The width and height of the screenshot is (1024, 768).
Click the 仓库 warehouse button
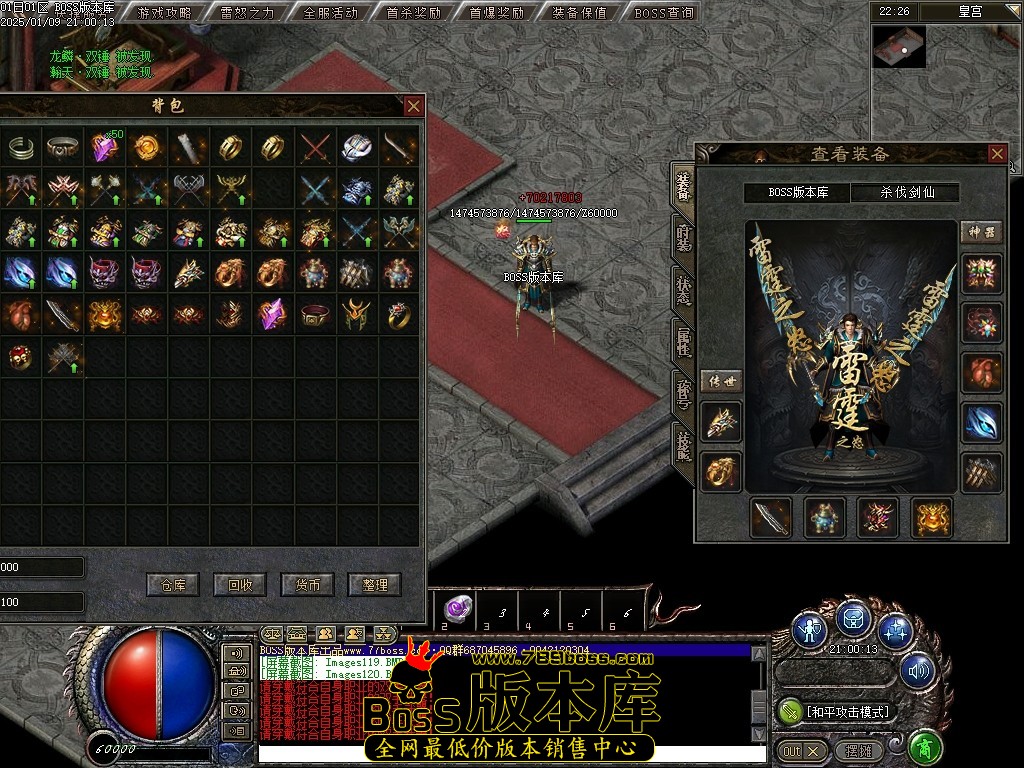point(173,585)
